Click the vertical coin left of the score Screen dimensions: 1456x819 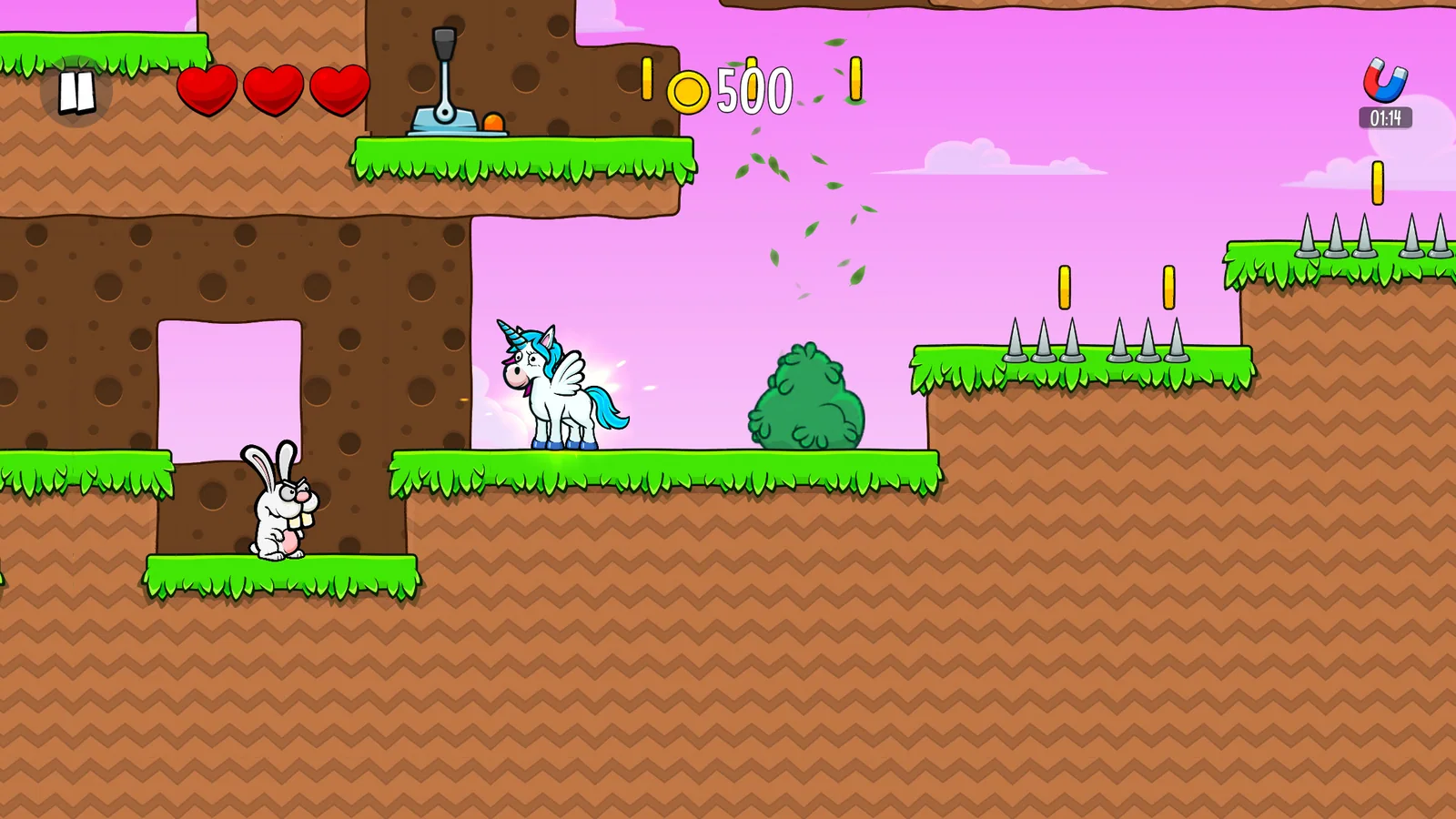click(x=646, y=77)
